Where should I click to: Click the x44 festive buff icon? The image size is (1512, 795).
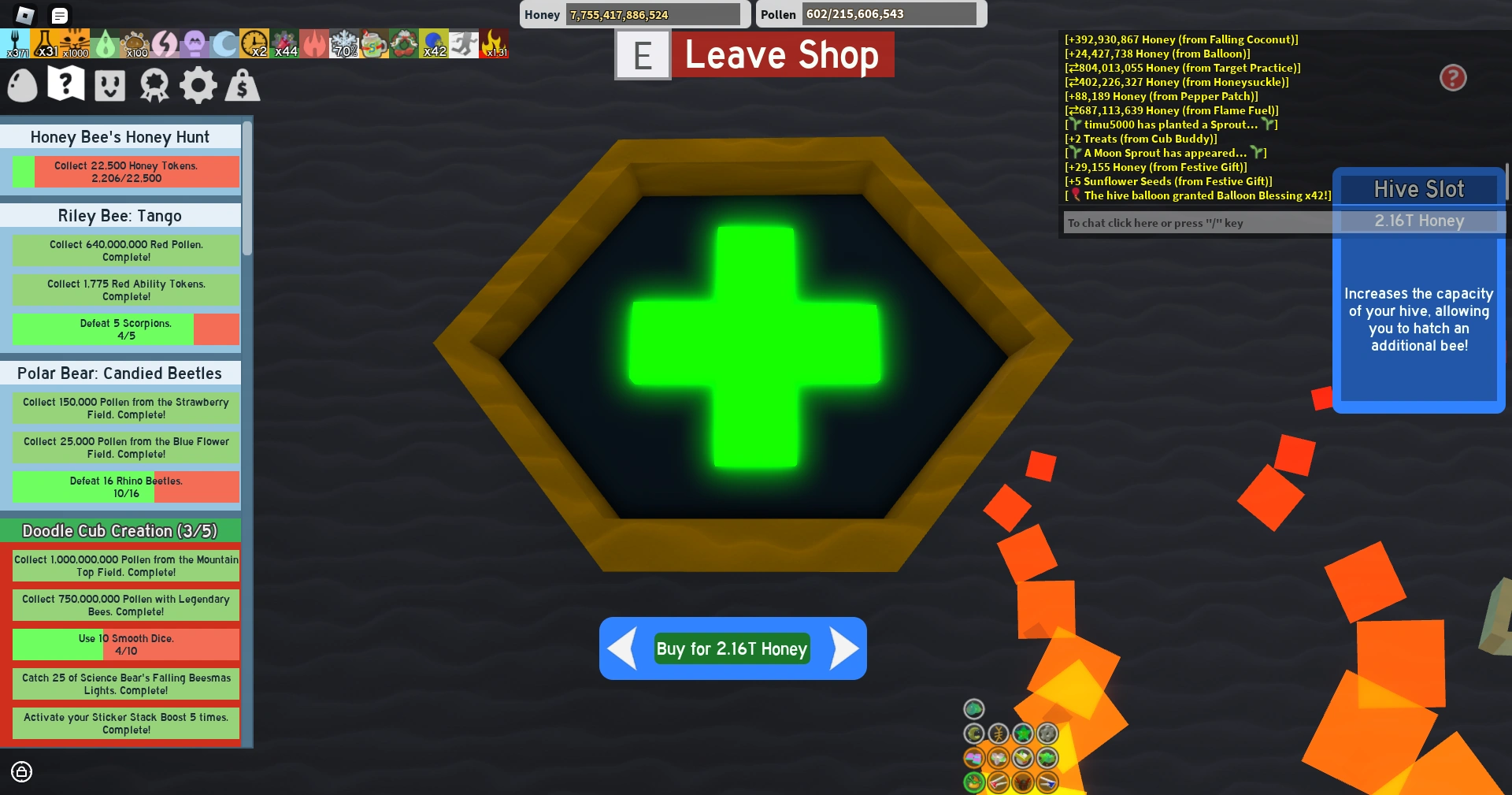(286, 43)
